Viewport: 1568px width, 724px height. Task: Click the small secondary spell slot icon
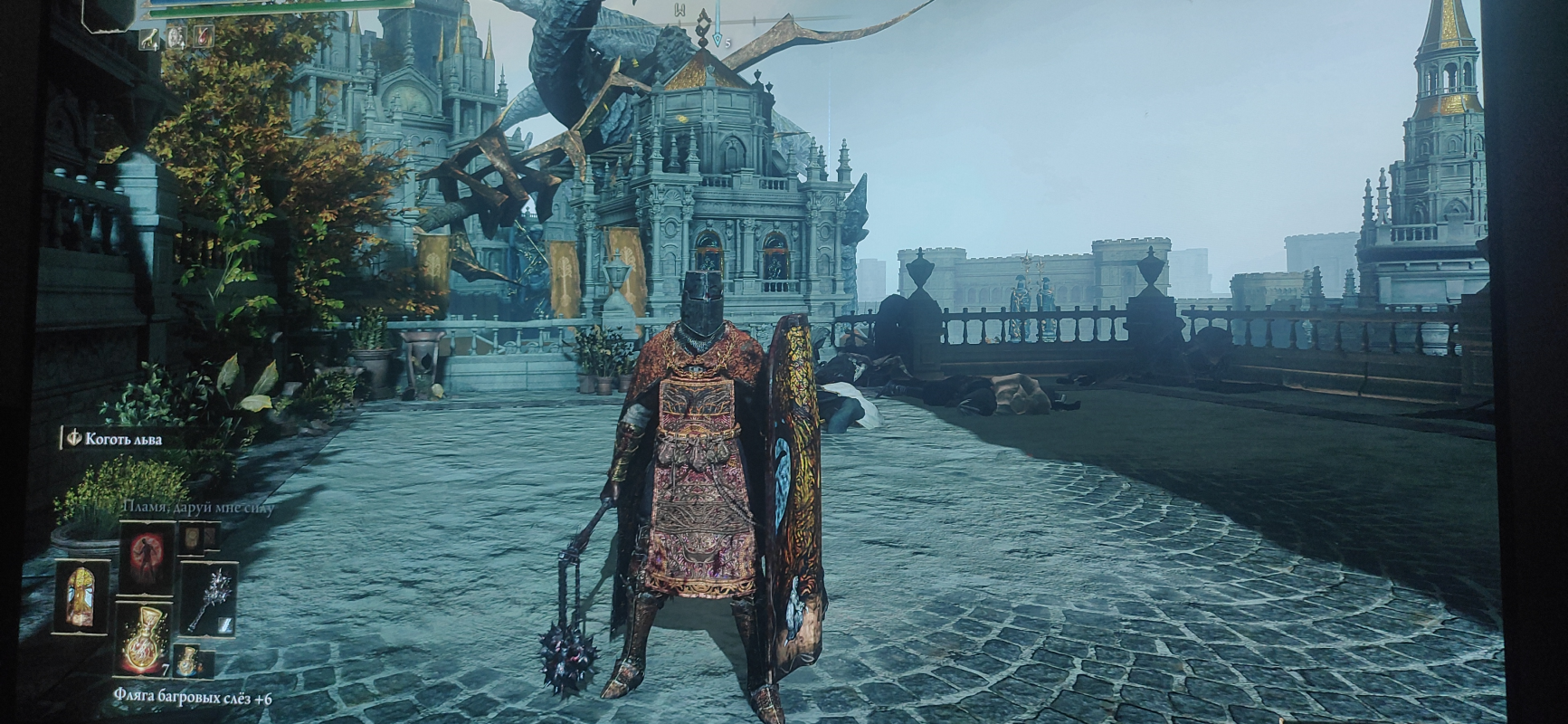tap(191, 538)
